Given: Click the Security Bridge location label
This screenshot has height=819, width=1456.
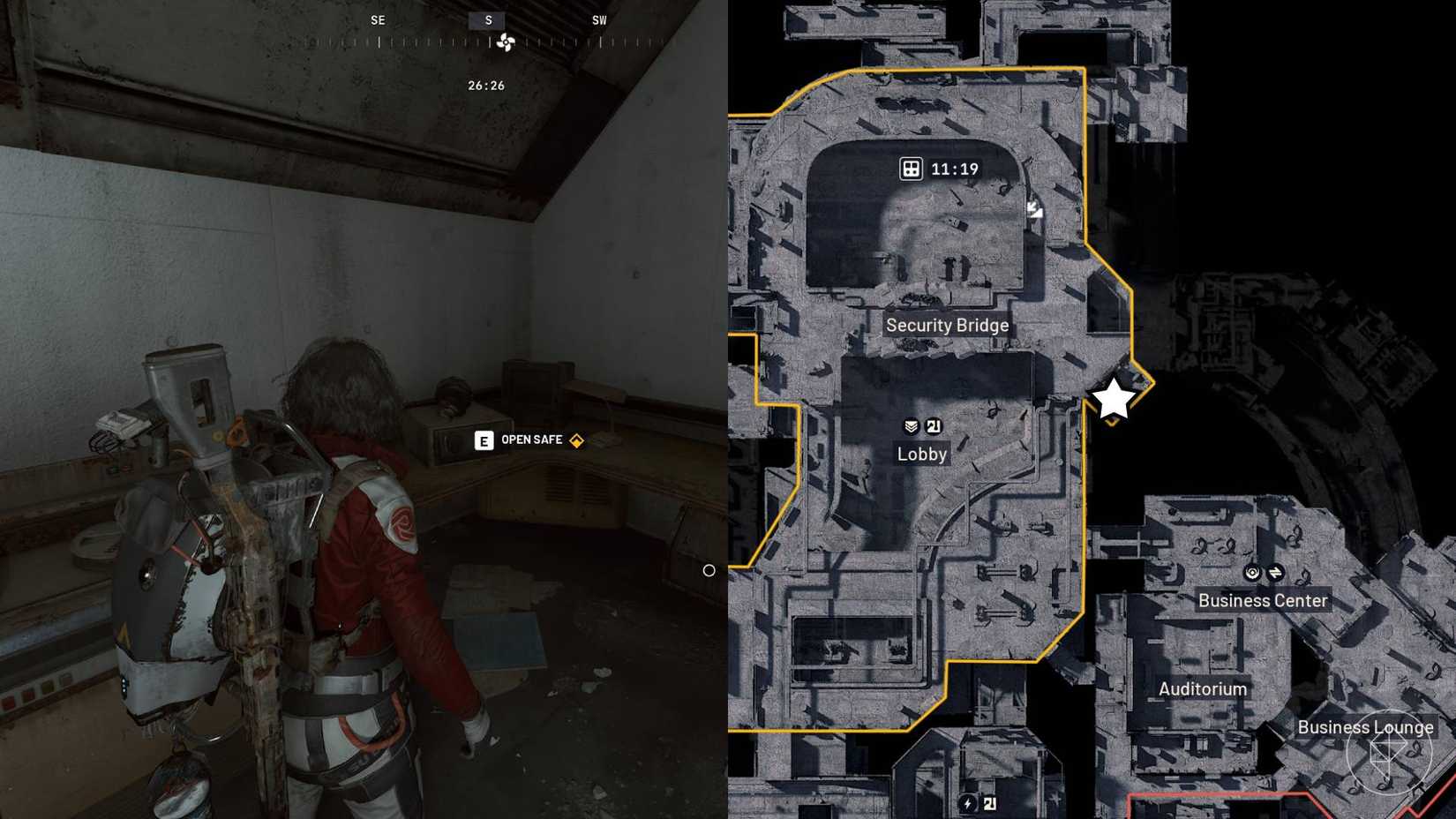Looking at the screenshot, I should 948,325.
